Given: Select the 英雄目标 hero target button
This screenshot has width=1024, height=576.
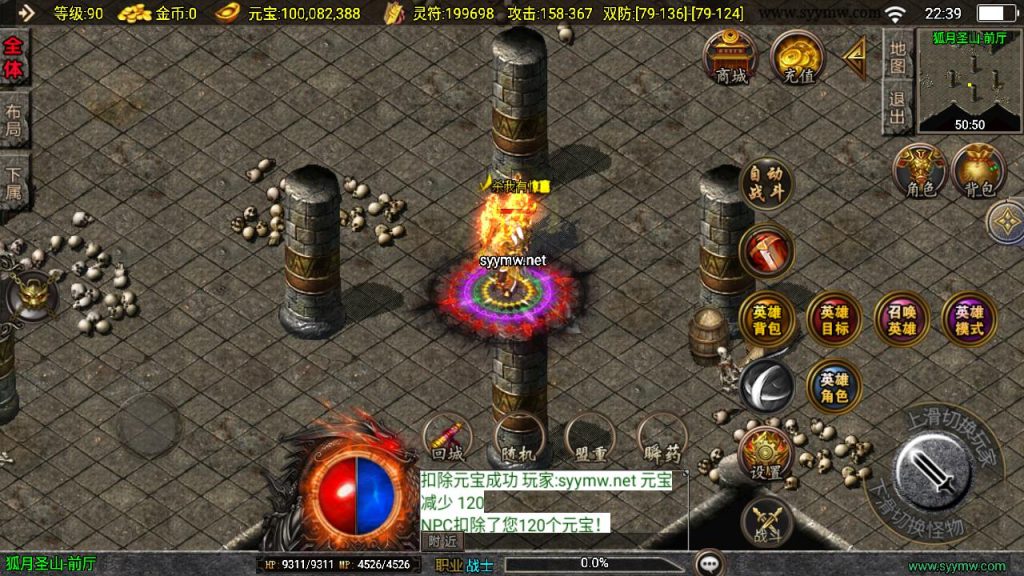Looking at the screenshot, I should pyautogui.click(x=834, y=320).
